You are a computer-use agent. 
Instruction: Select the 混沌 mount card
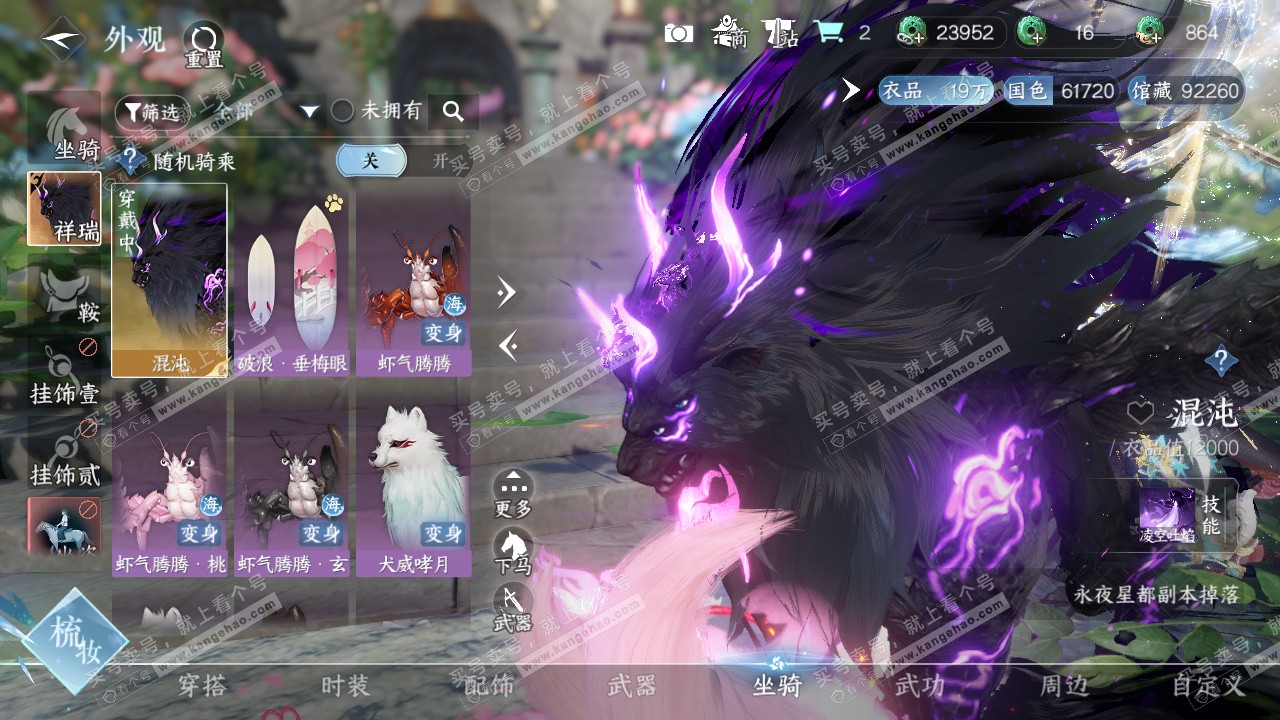pos(169,280)
